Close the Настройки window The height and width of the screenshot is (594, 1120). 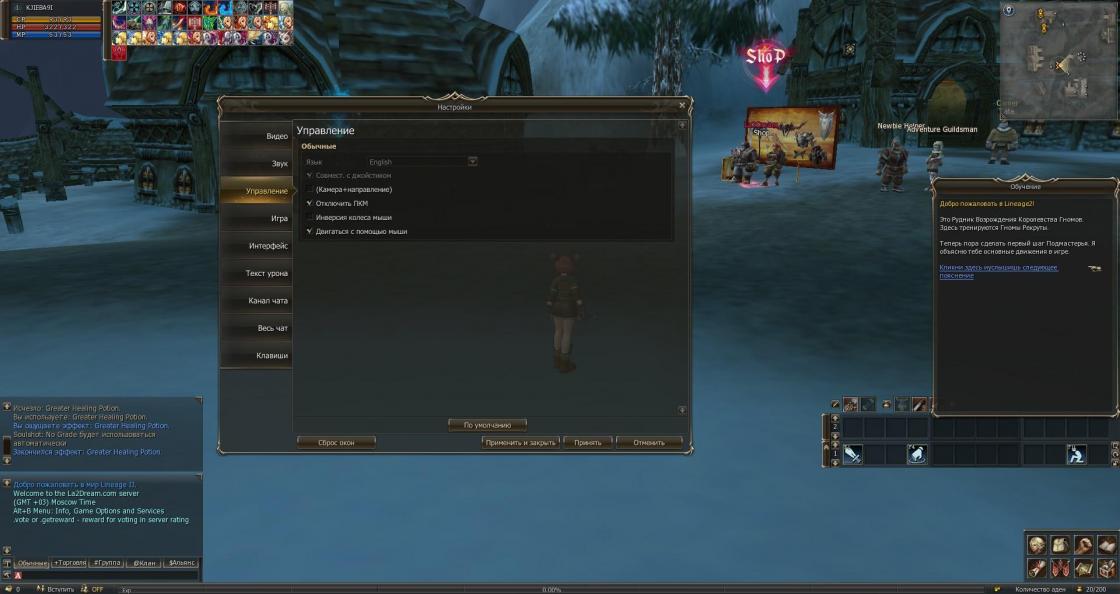683,104
